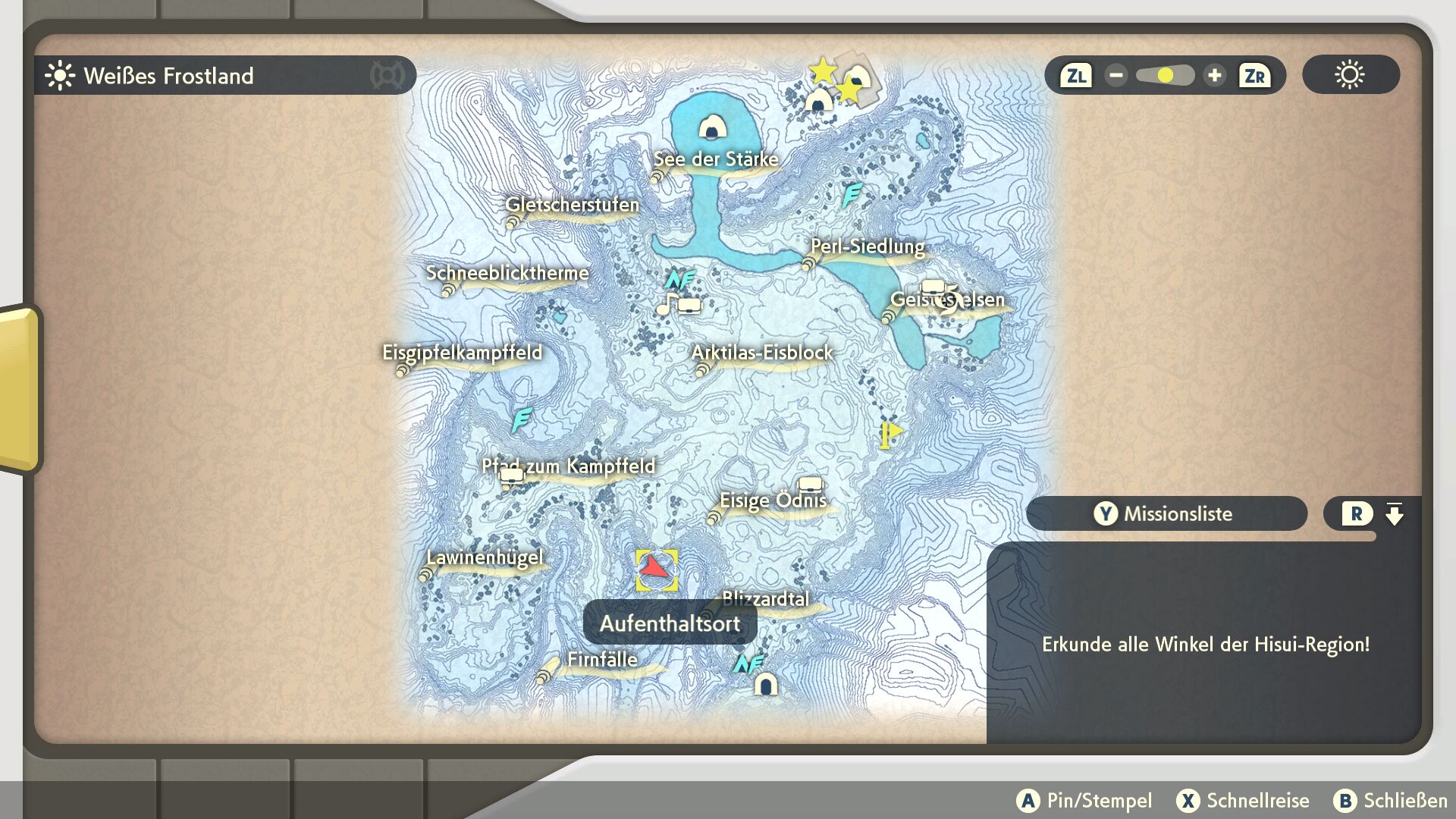Select the Eisige Ödnis location label
The width and height of the screenshot is (1456, 819).
(x=773, y=500)
